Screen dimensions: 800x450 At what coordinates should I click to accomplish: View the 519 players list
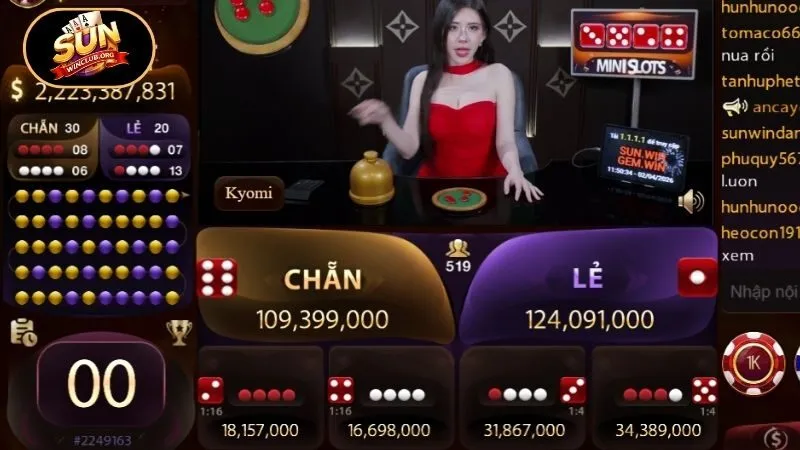tap(459, 256)
